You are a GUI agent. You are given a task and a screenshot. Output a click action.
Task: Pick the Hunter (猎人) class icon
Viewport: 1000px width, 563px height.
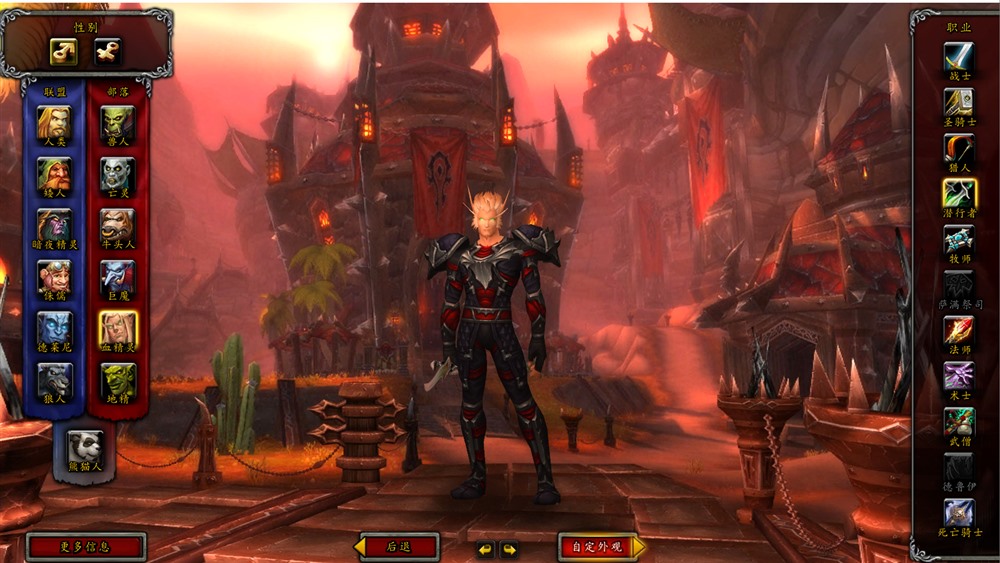(x=959, y=149)
